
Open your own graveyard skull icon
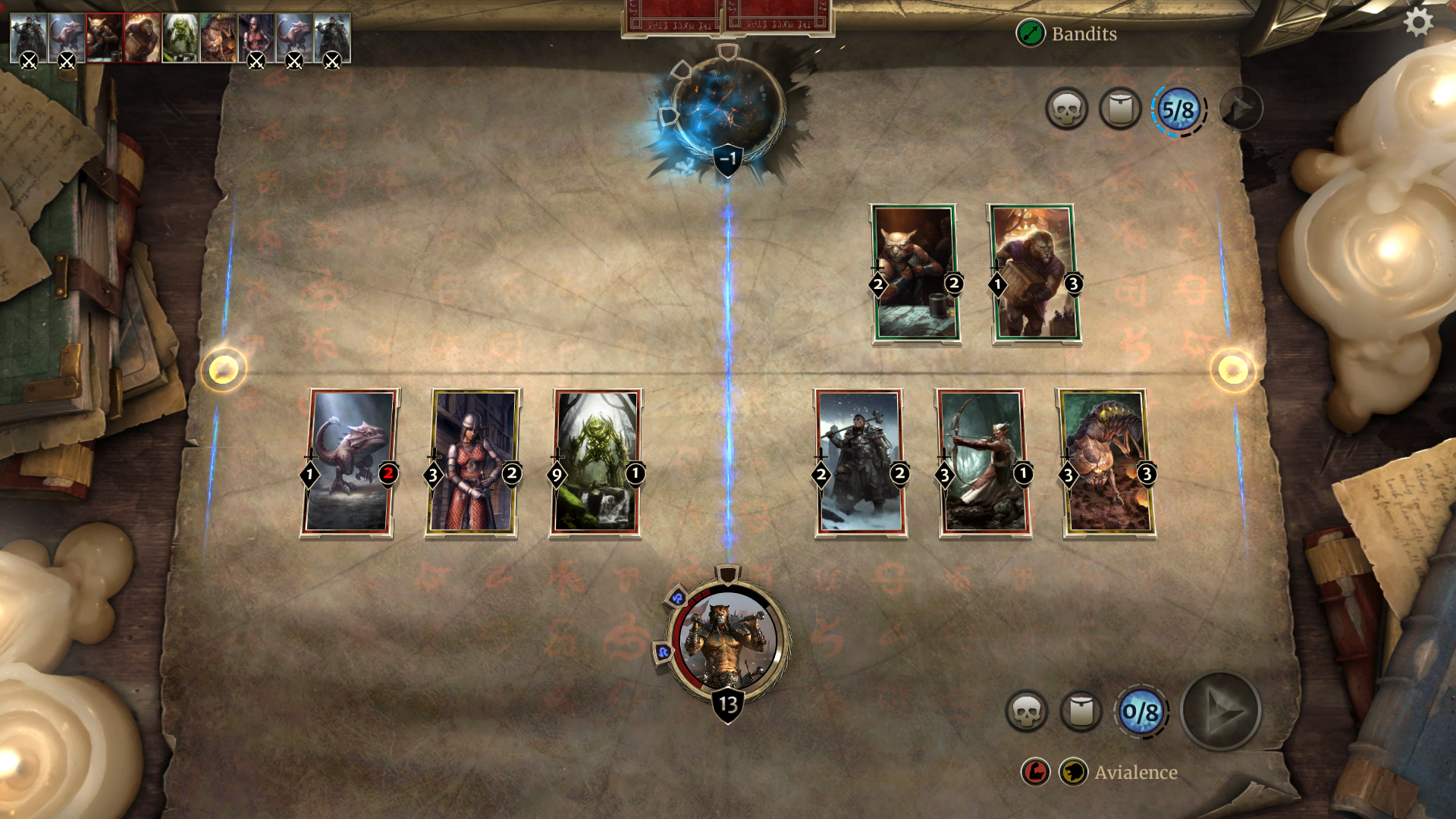(1028, 711)
